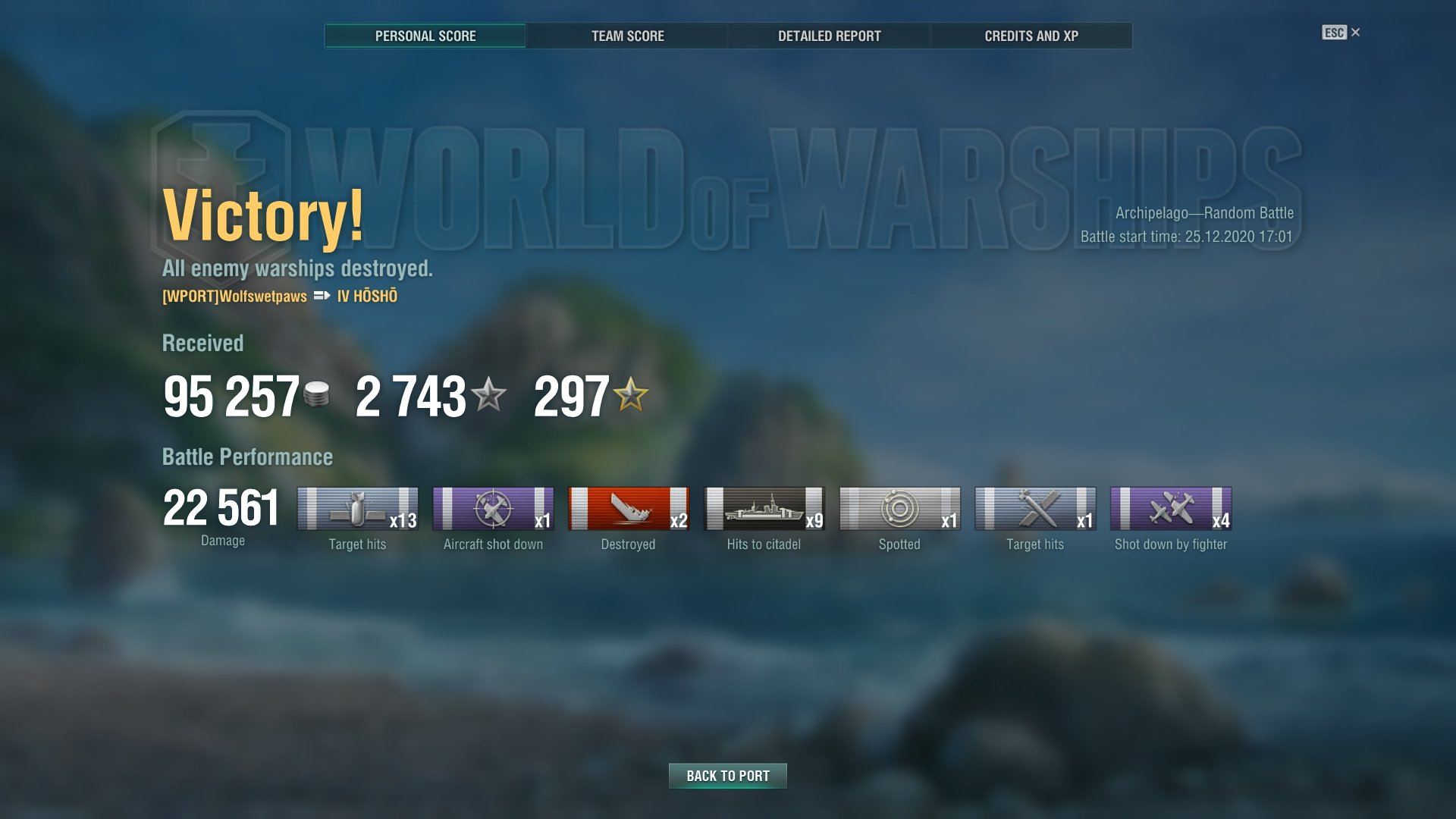The image size is (1456, 819).
Task: Click the Aircraft shot down ribbon
Action: (493, 508)
